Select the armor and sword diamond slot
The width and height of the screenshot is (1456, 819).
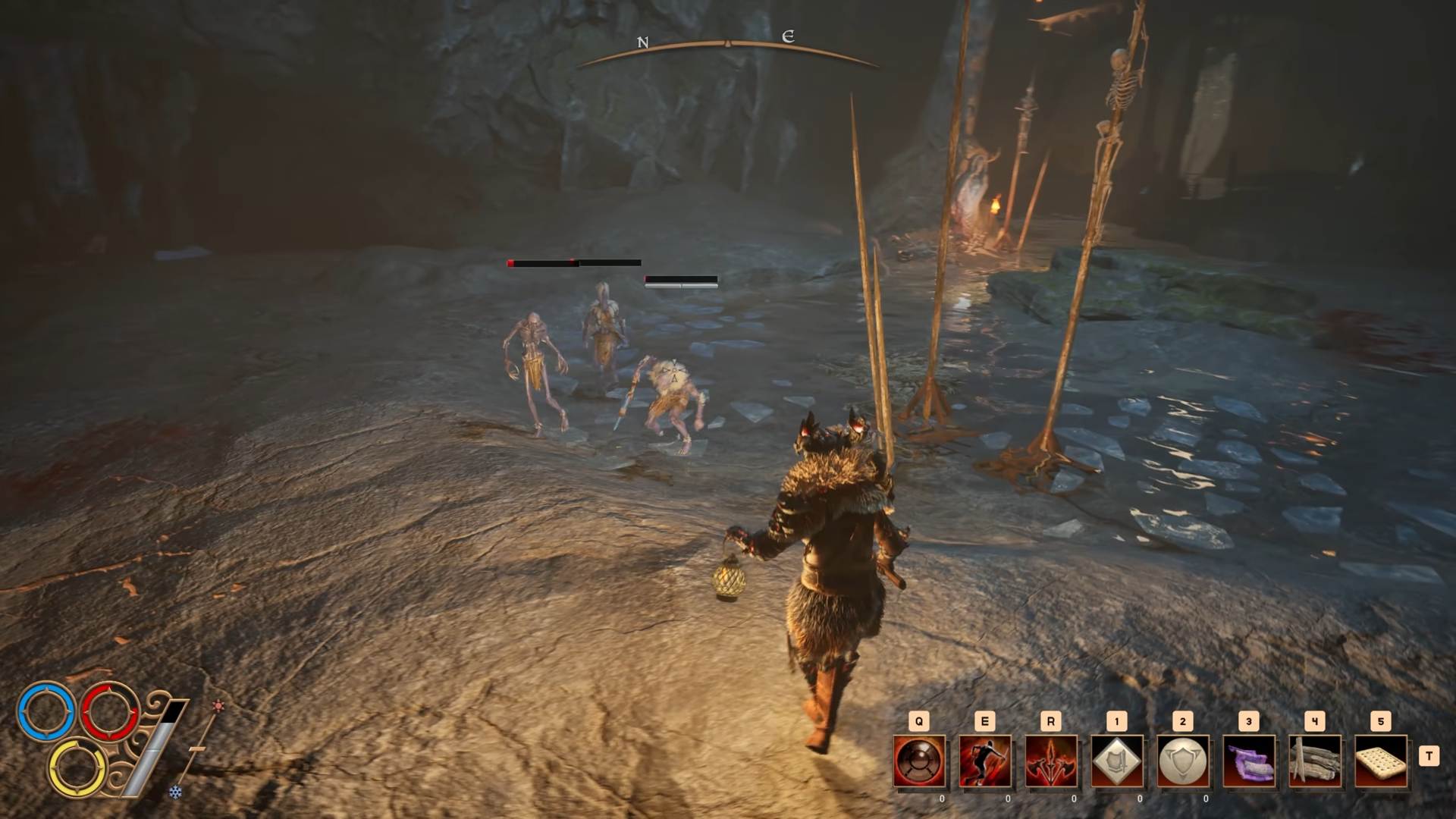1117,761
